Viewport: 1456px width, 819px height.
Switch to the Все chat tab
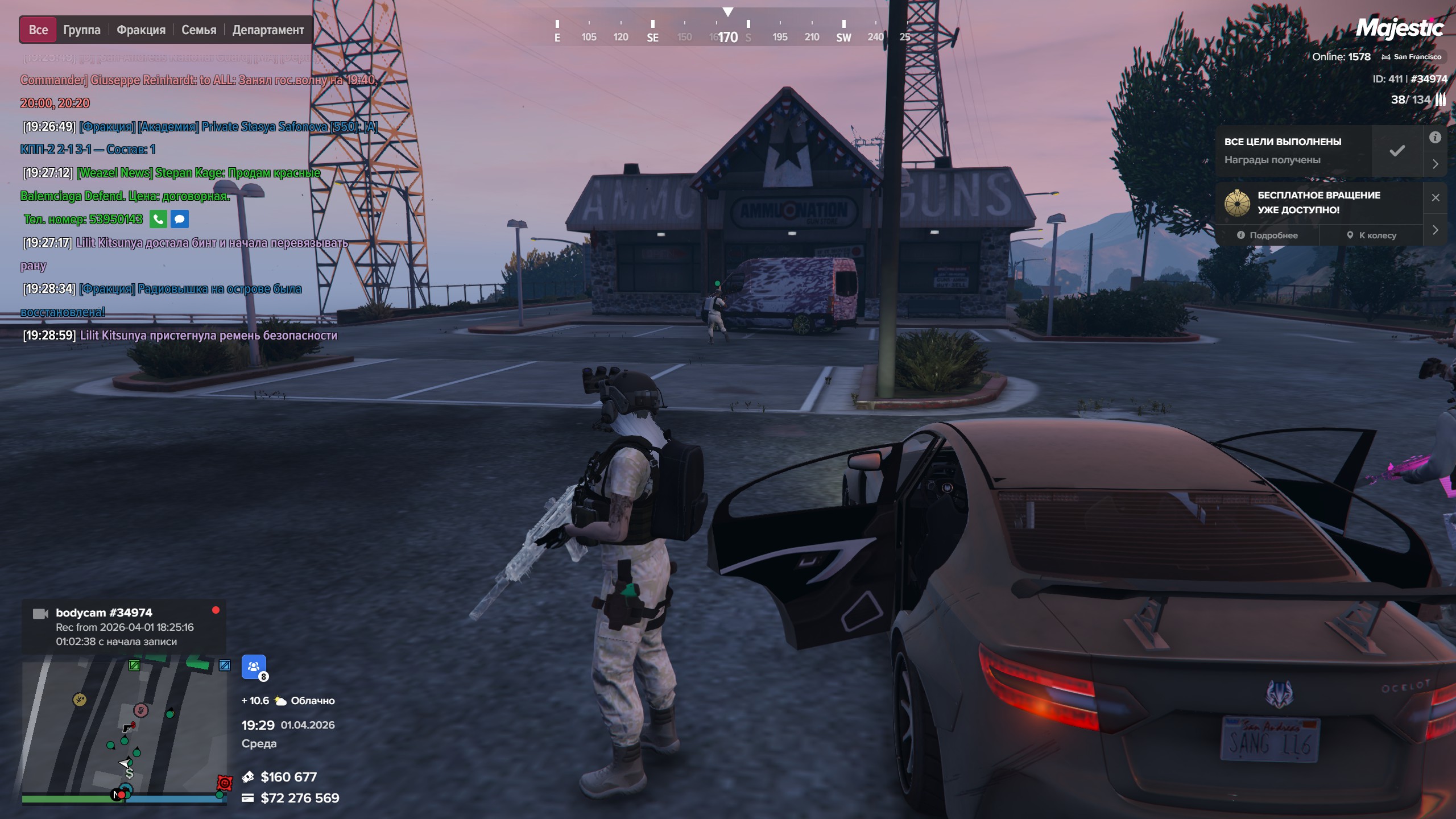[38, 30]
